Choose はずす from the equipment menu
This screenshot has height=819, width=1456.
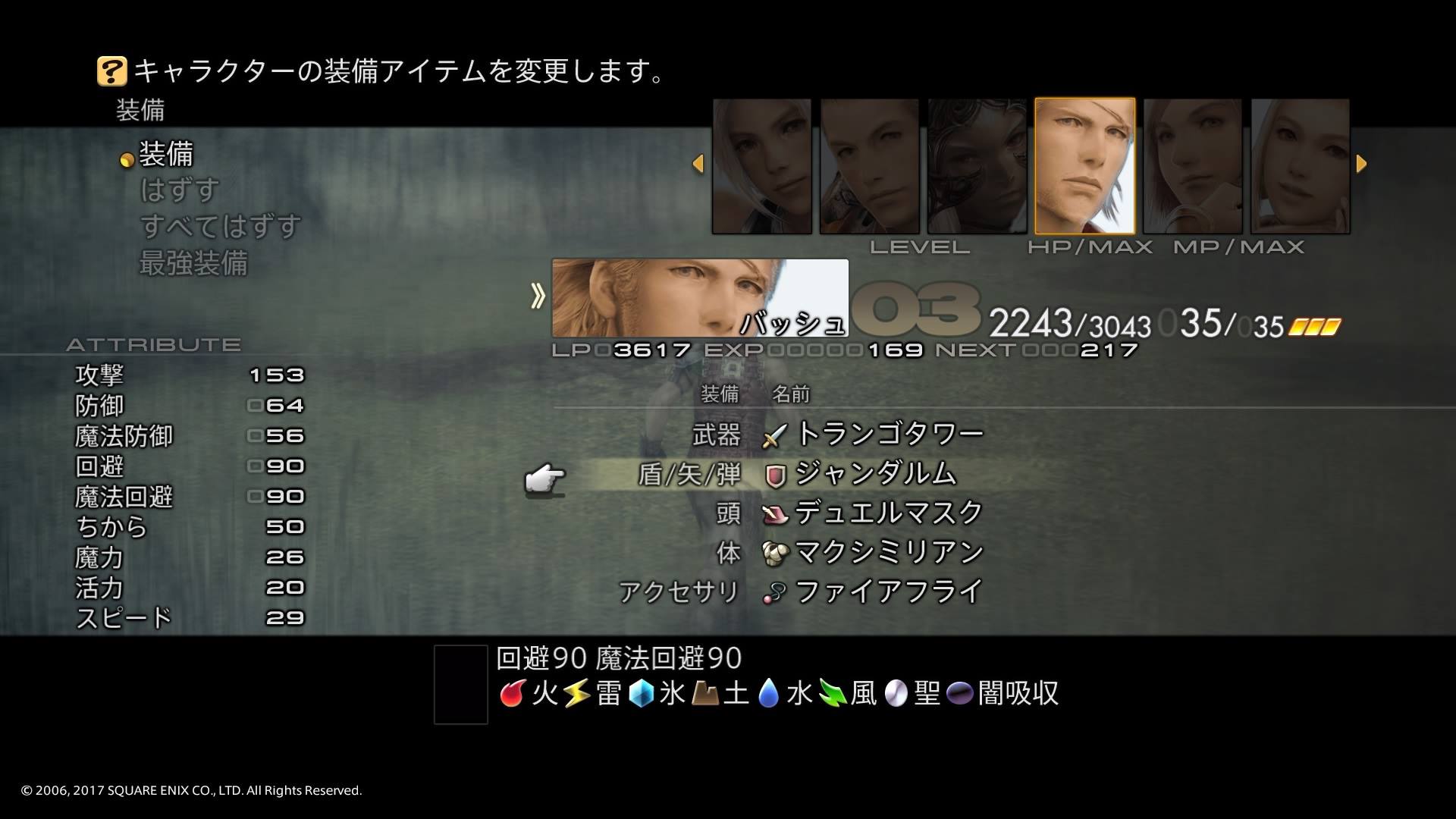tap(177, 190)
